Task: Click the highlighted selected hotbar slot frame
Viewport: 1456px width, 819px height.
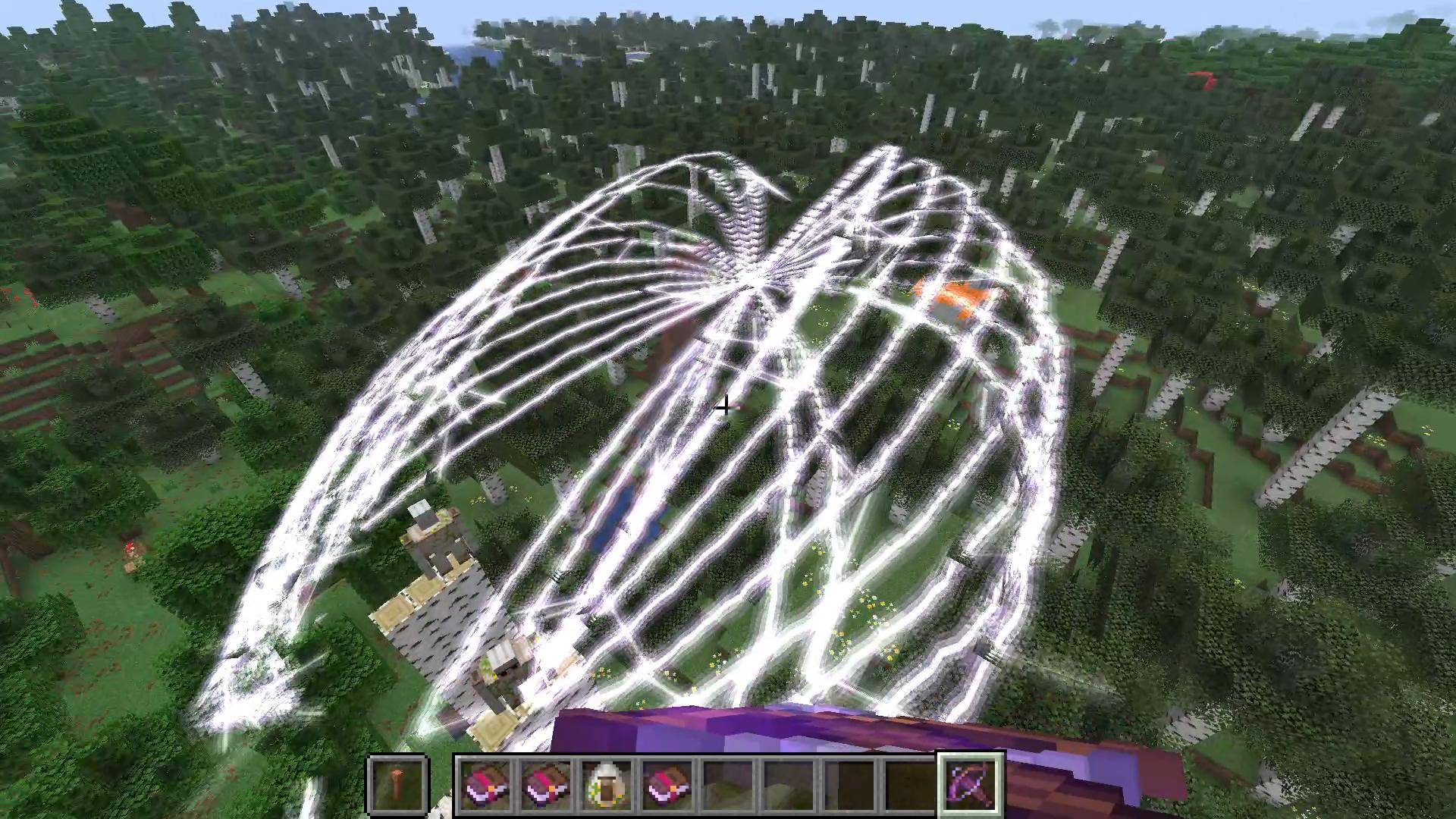Action: click(973, 783)
